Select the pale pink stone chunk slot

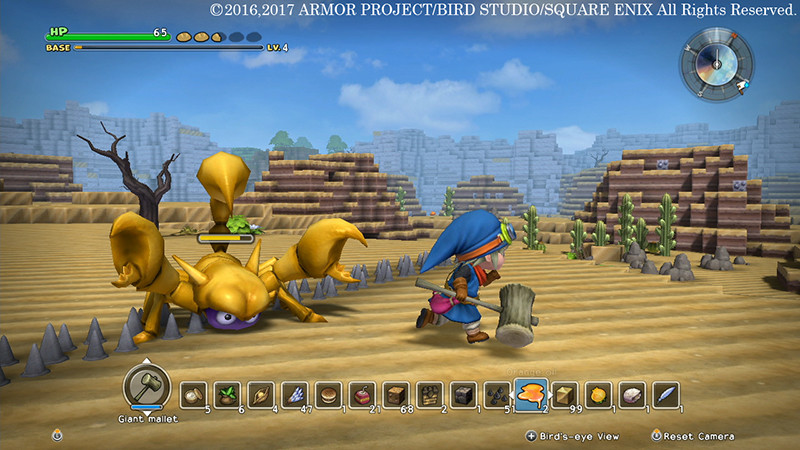click(632, 394)
